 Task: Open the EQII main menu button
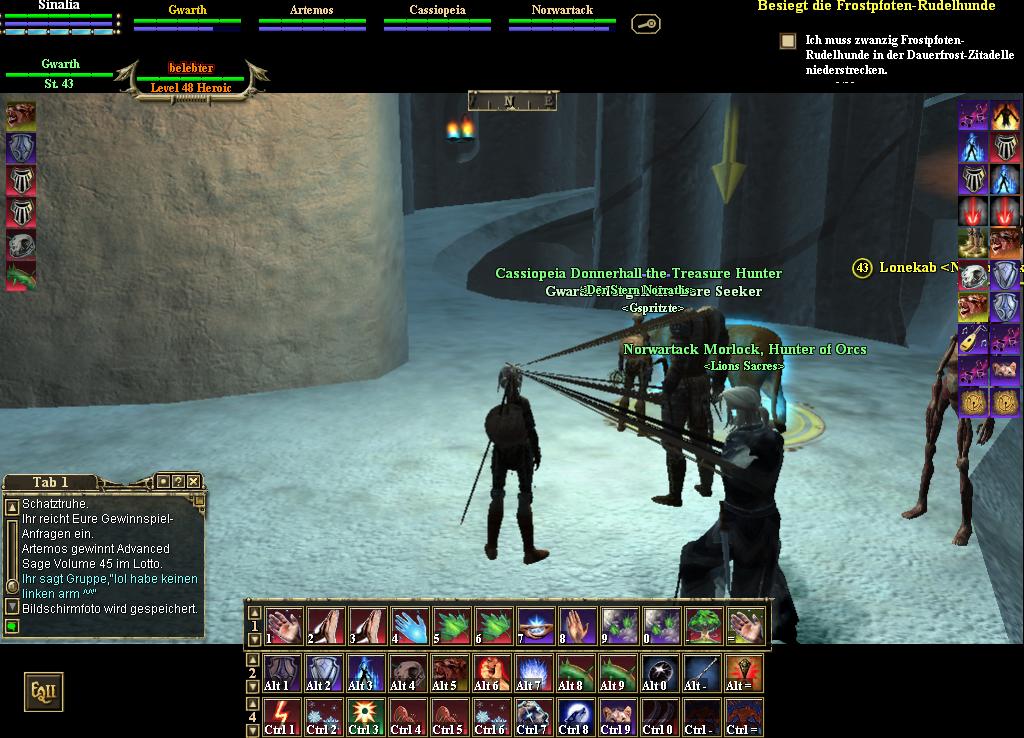(x=43, y=691)
